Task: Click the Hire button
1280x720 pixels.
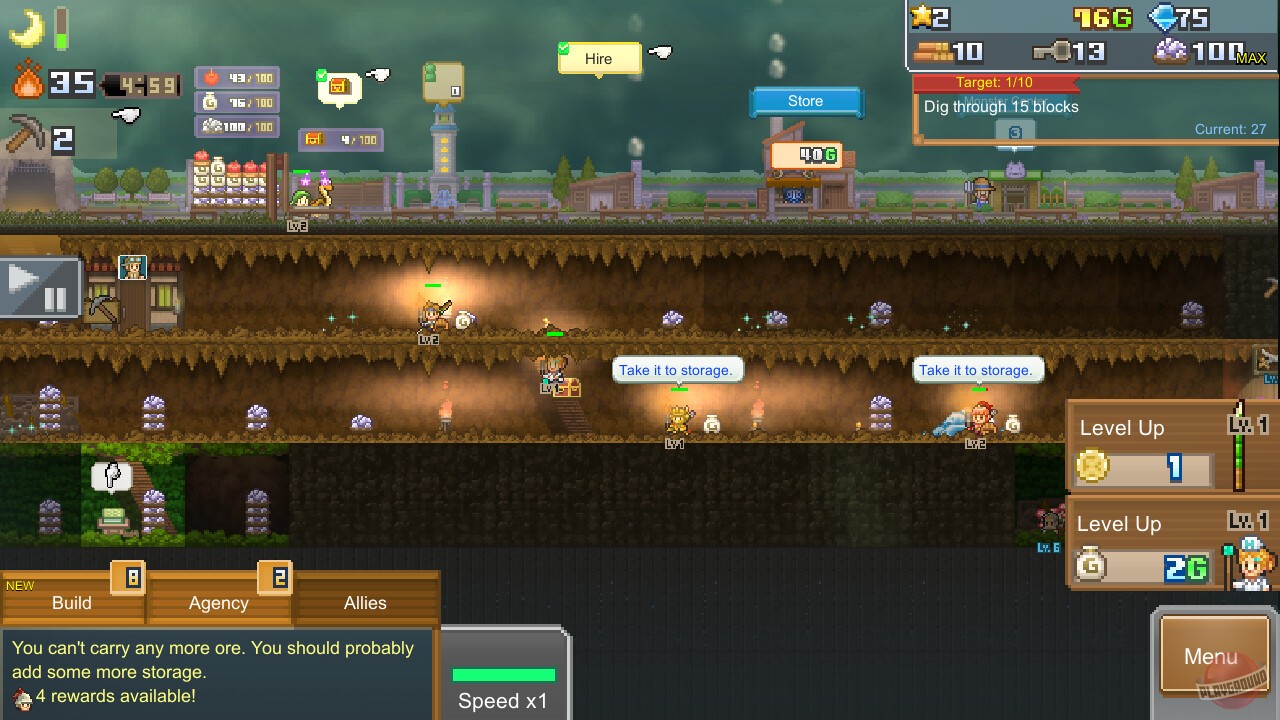Action: (597, 59)
